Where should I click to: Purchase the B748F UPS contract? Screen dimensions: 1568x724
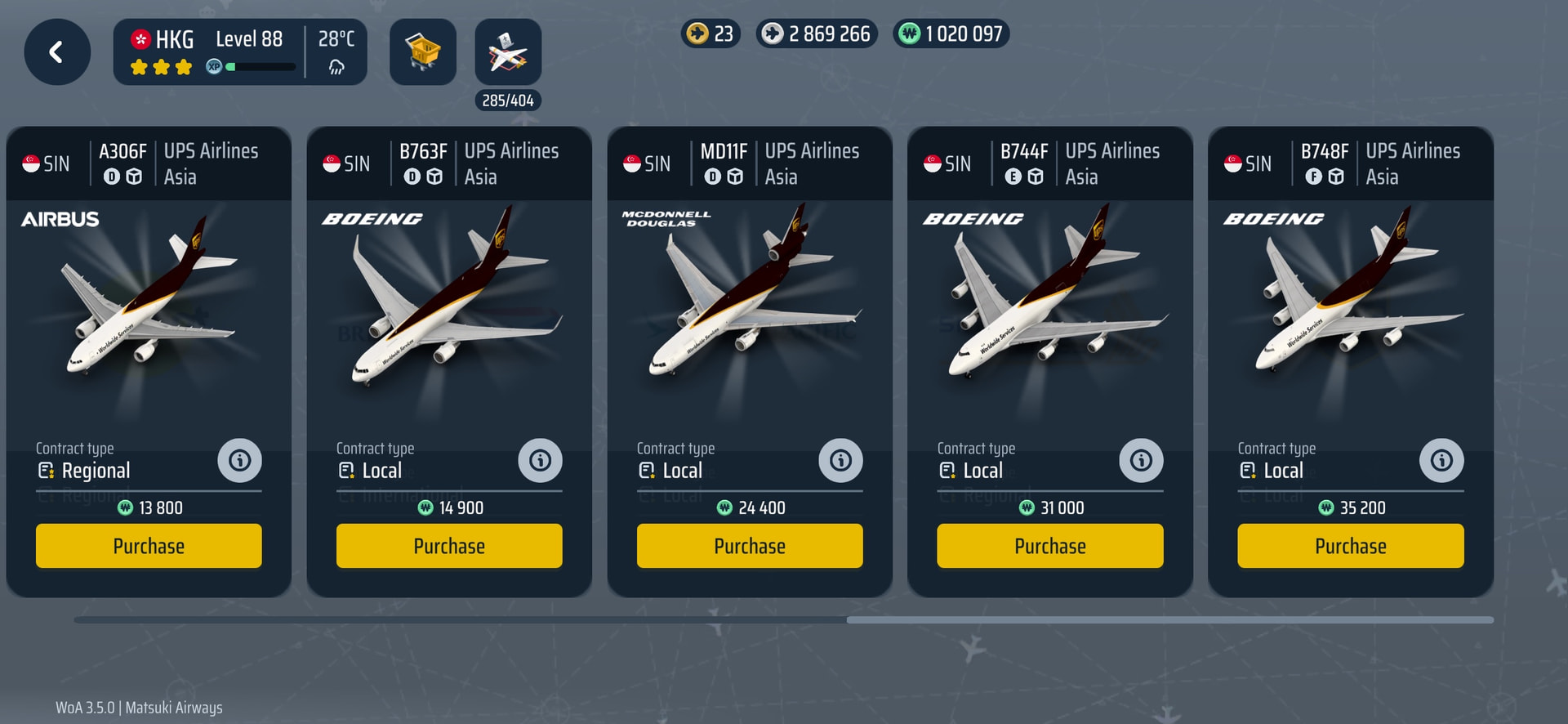1350,546
